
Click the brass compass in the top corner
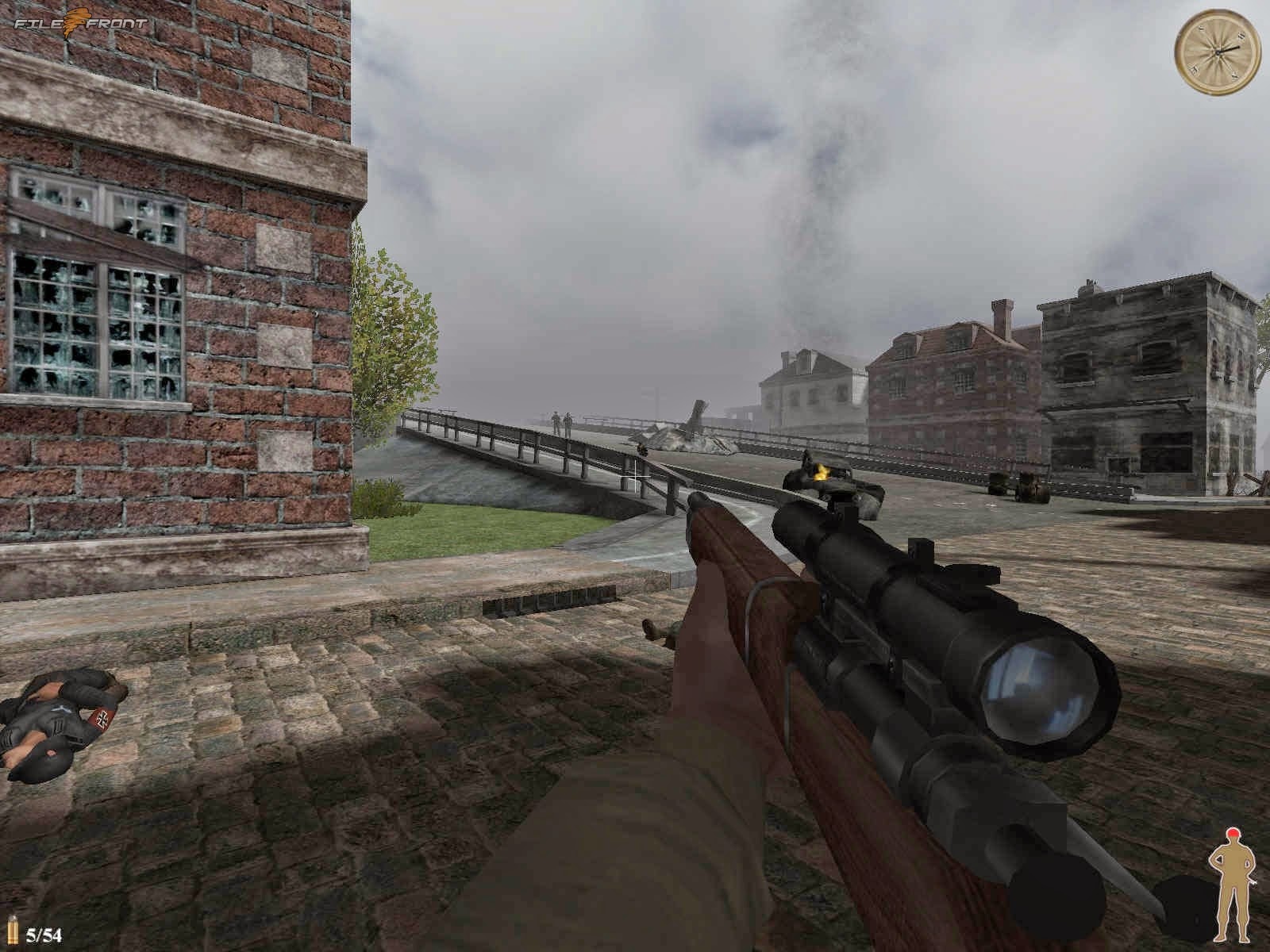[x=1216, y=52]
